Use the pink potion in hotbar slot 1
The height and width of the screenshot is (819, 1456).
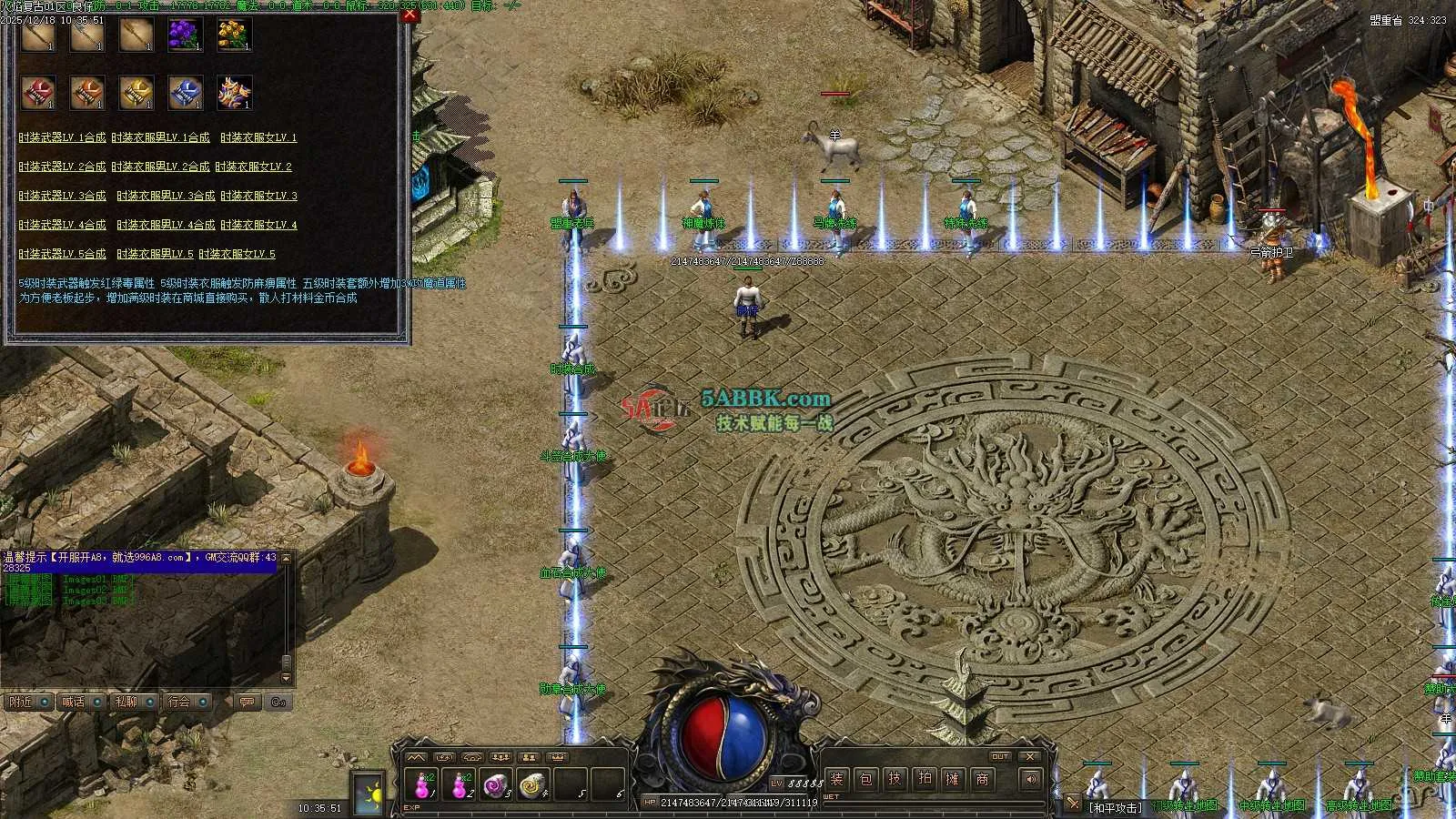(423, 784)
